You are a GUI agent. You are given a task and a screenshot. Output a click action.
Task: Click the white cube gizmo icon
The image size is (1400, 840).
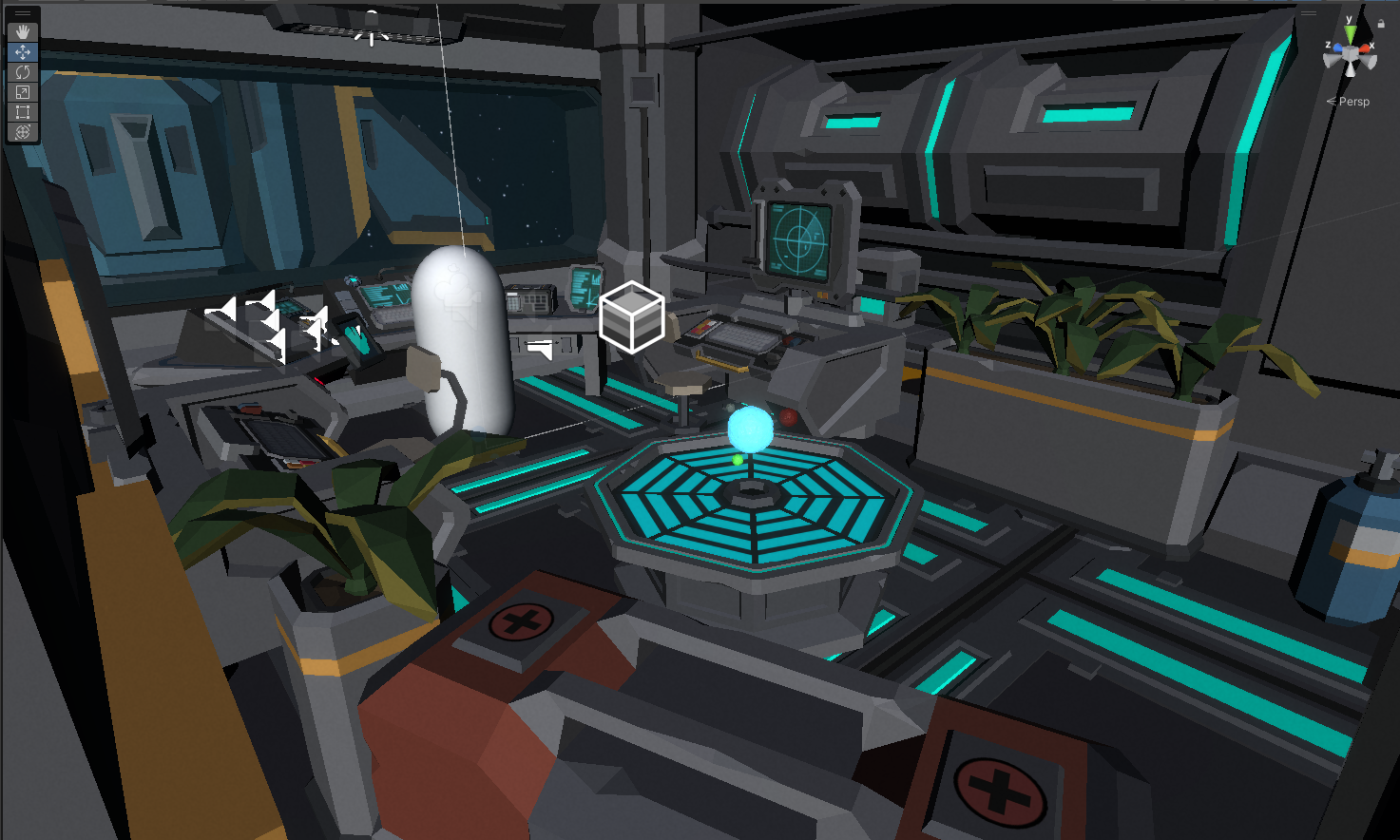pos(631,319)
